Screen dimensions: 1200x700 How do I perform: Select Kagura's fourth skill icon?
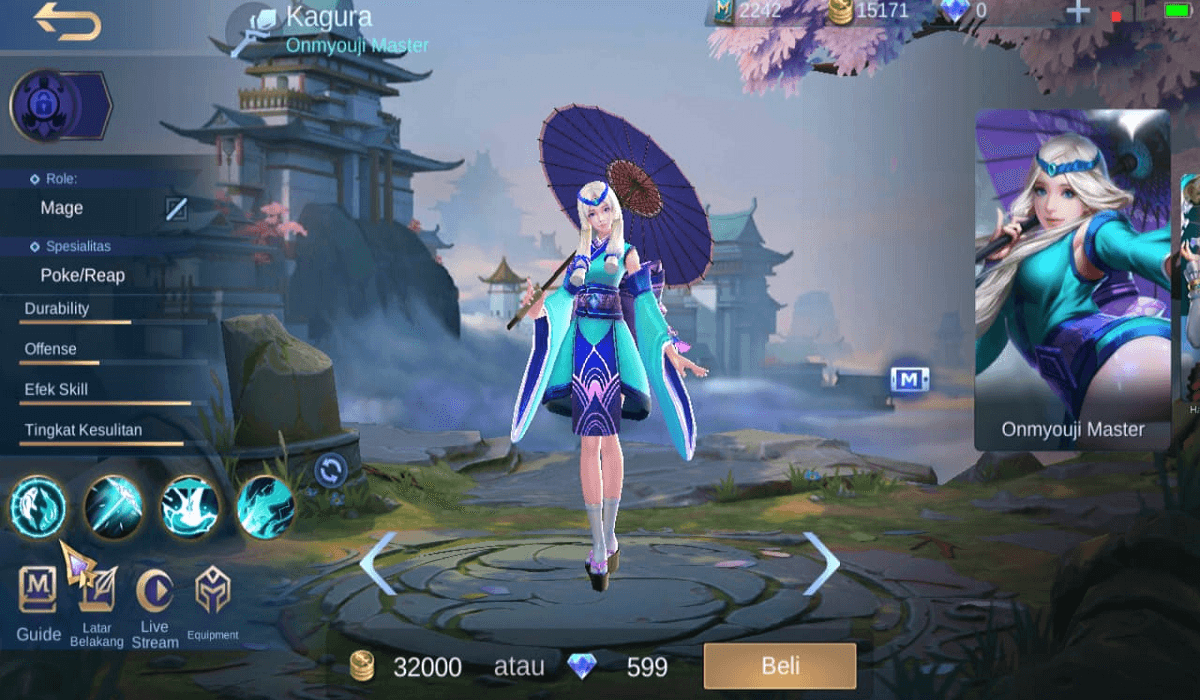click(x=266, y=506)
